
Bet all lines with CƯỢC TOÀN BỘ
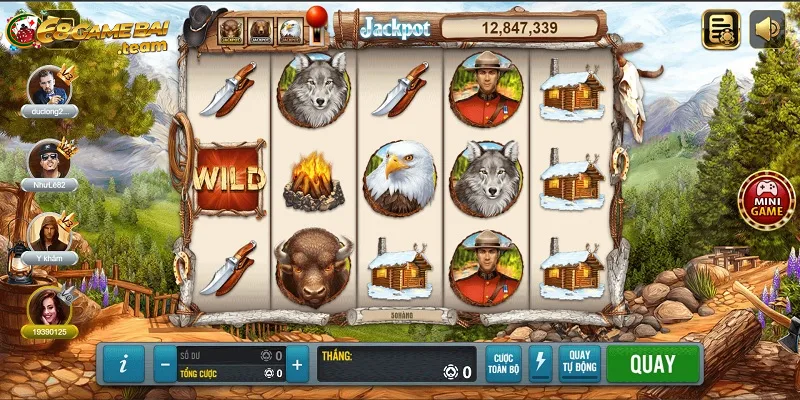(503, 364)
